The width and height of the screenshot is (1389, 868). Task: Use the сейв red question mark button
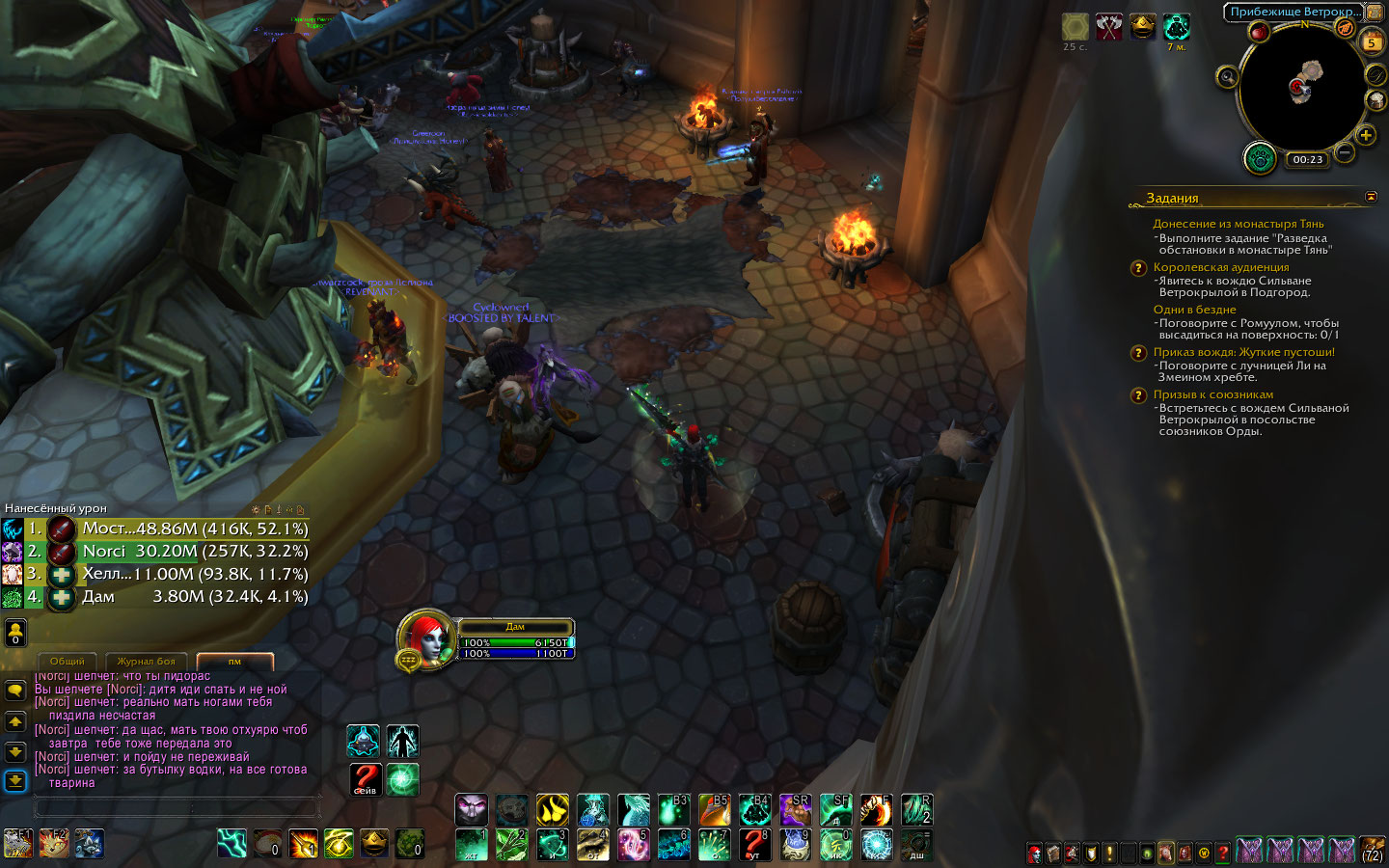(x=365, y=778)
